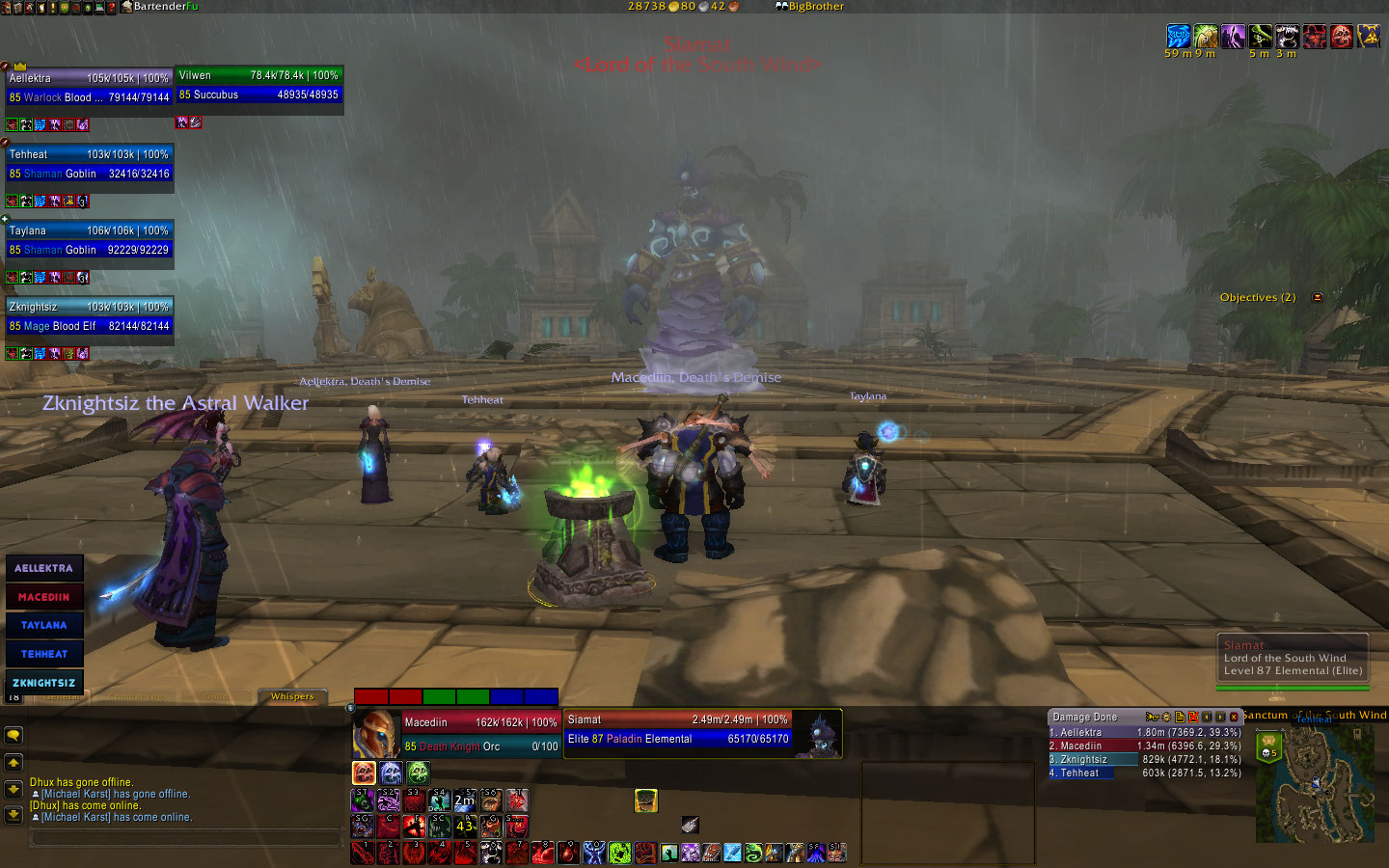
Task: Activate the orange Blood Presence skull icon
Action: [364, 773]
